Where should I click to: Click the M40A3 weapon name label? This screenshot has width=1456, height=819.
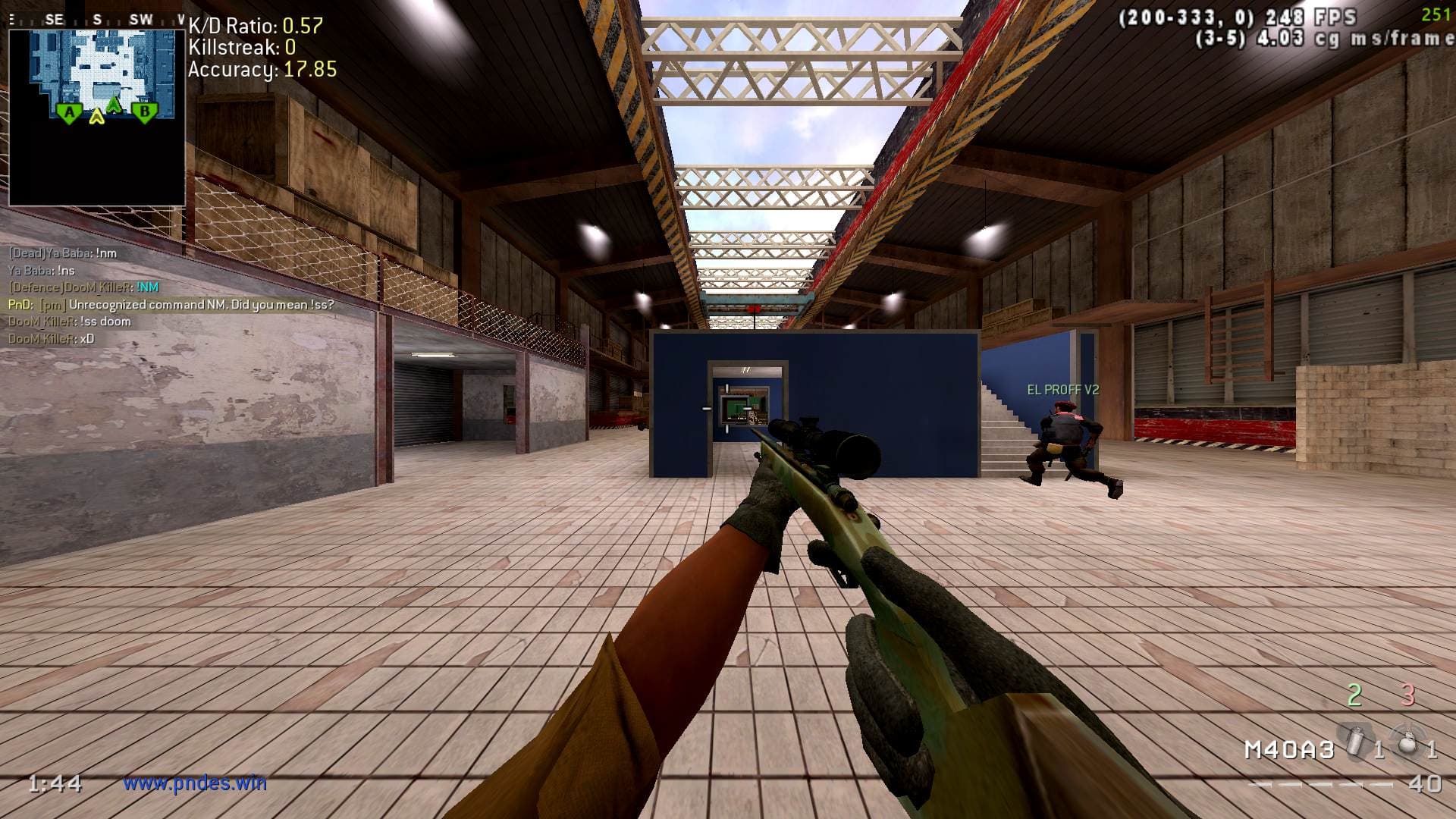(1288, 749)
